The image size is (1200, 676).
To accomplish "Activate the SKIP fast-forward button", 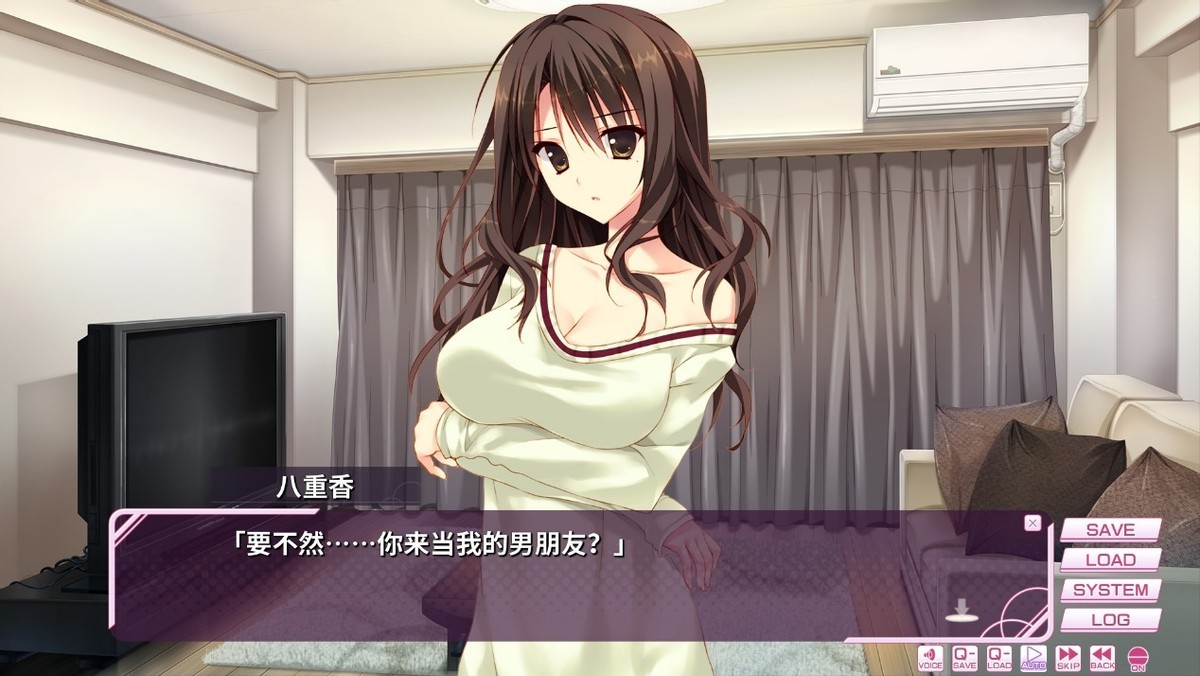I will (1068, 657).
